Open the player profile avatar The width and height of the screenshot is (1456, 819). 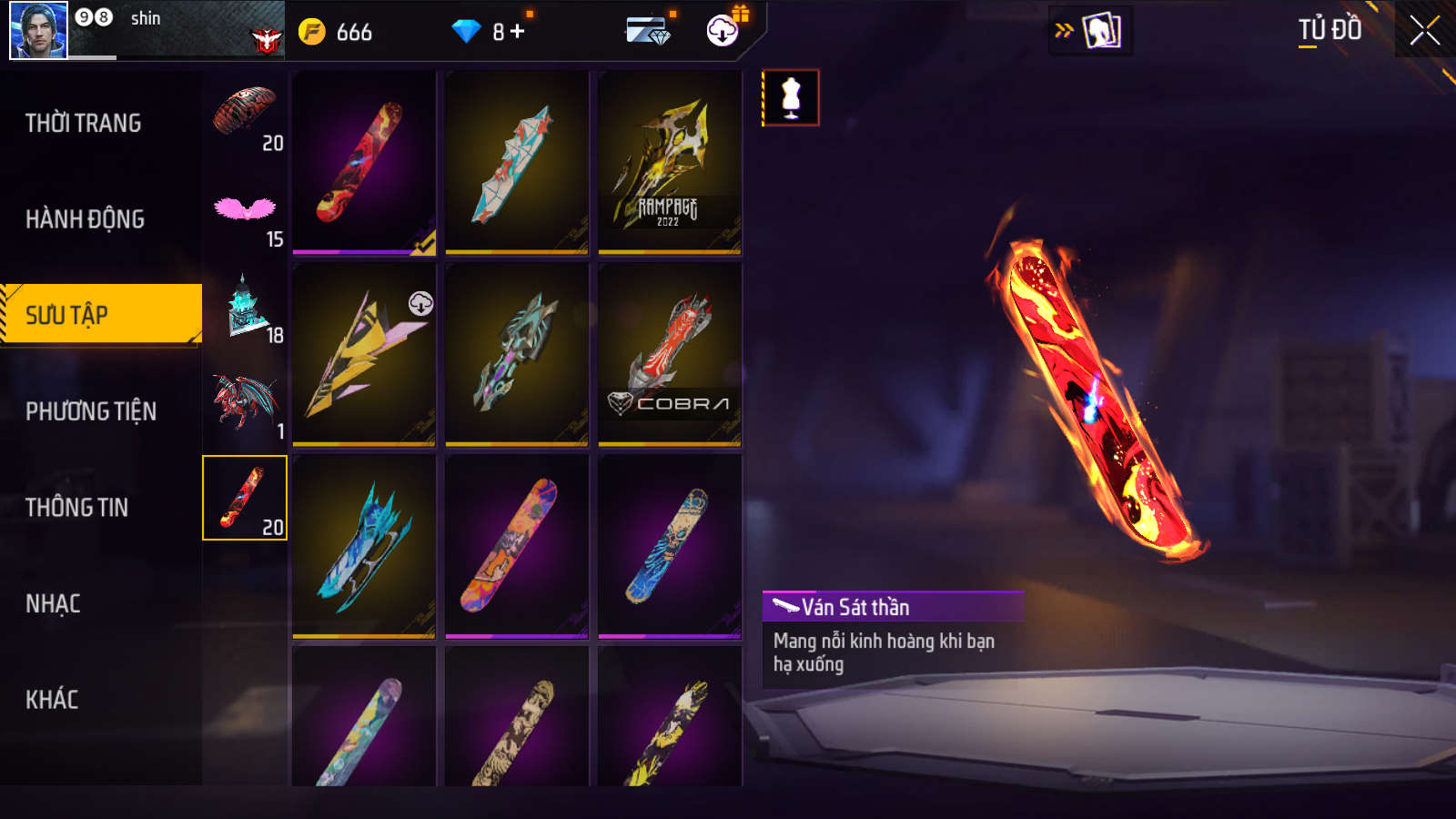click(38, 30)
